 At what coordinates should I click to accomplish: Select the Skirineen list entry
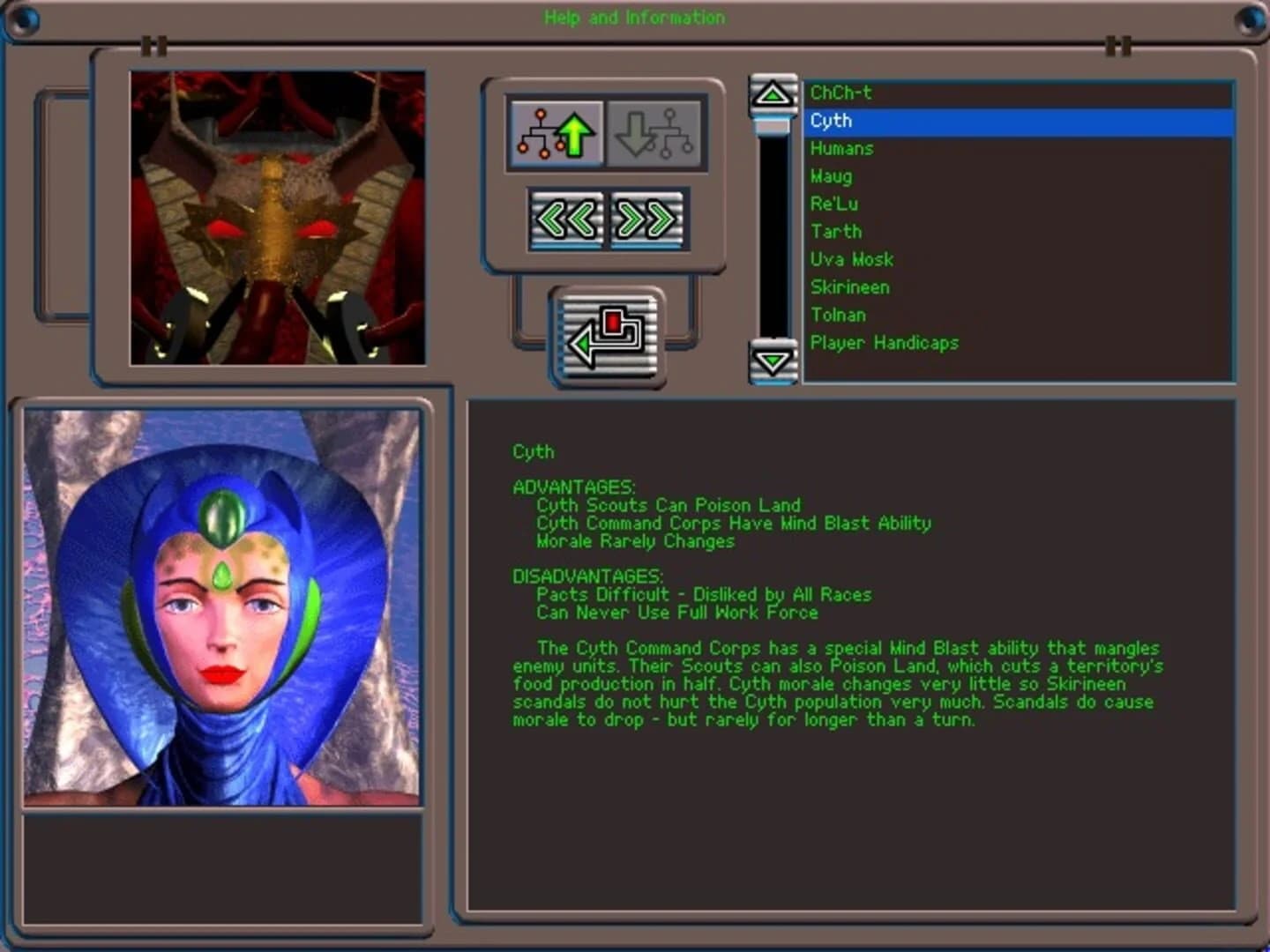[x=850, y=287]
